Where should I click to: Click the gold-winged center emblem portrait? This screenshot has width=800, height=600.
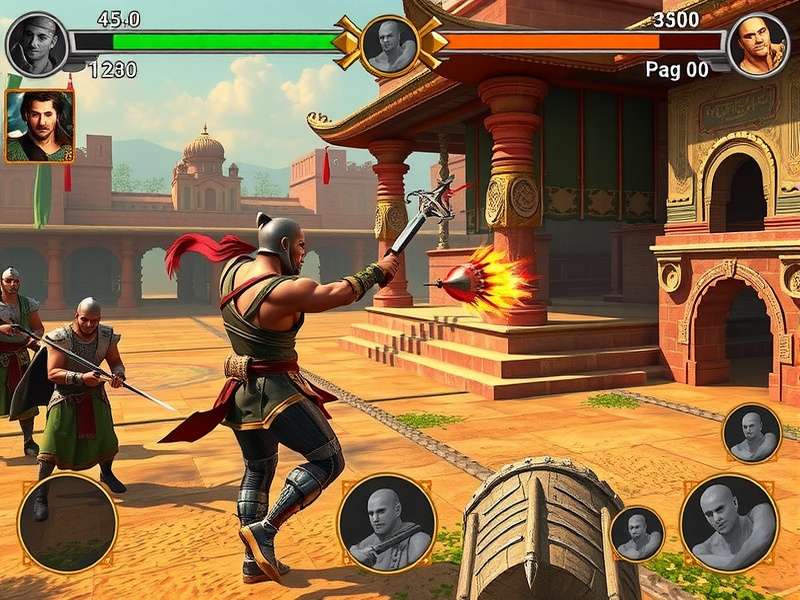point(389,45)
